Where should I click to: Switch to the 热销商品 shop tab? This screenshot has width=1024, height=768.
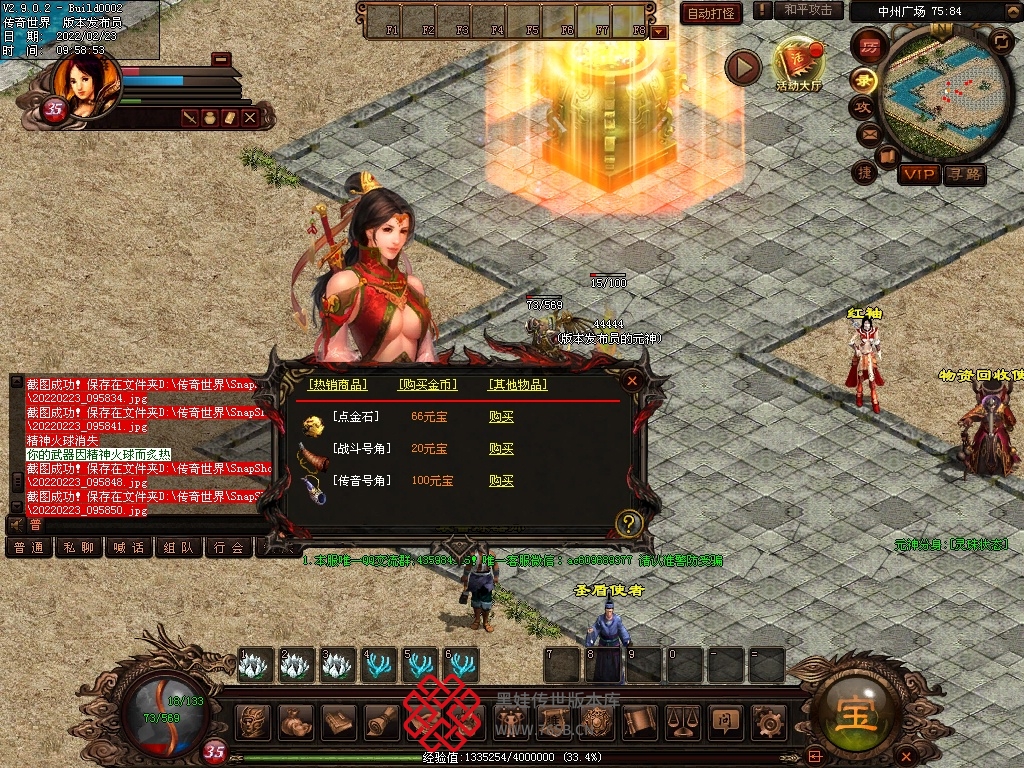pyautogui.click(x=337, y=385)
